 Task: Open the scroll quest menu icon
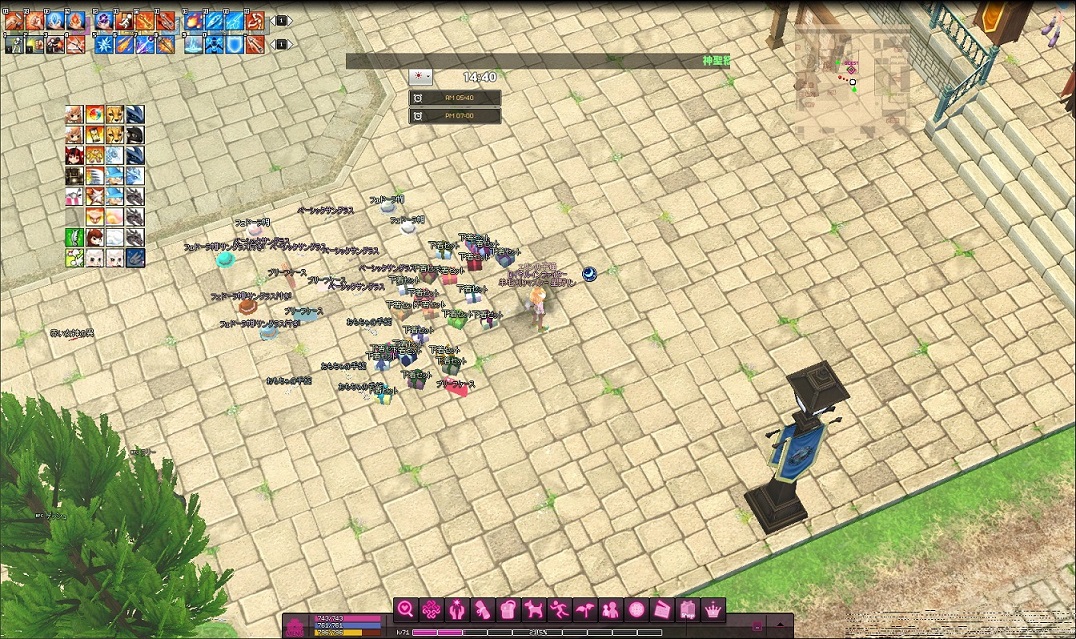pyautogui.click(x=483, y=609)
